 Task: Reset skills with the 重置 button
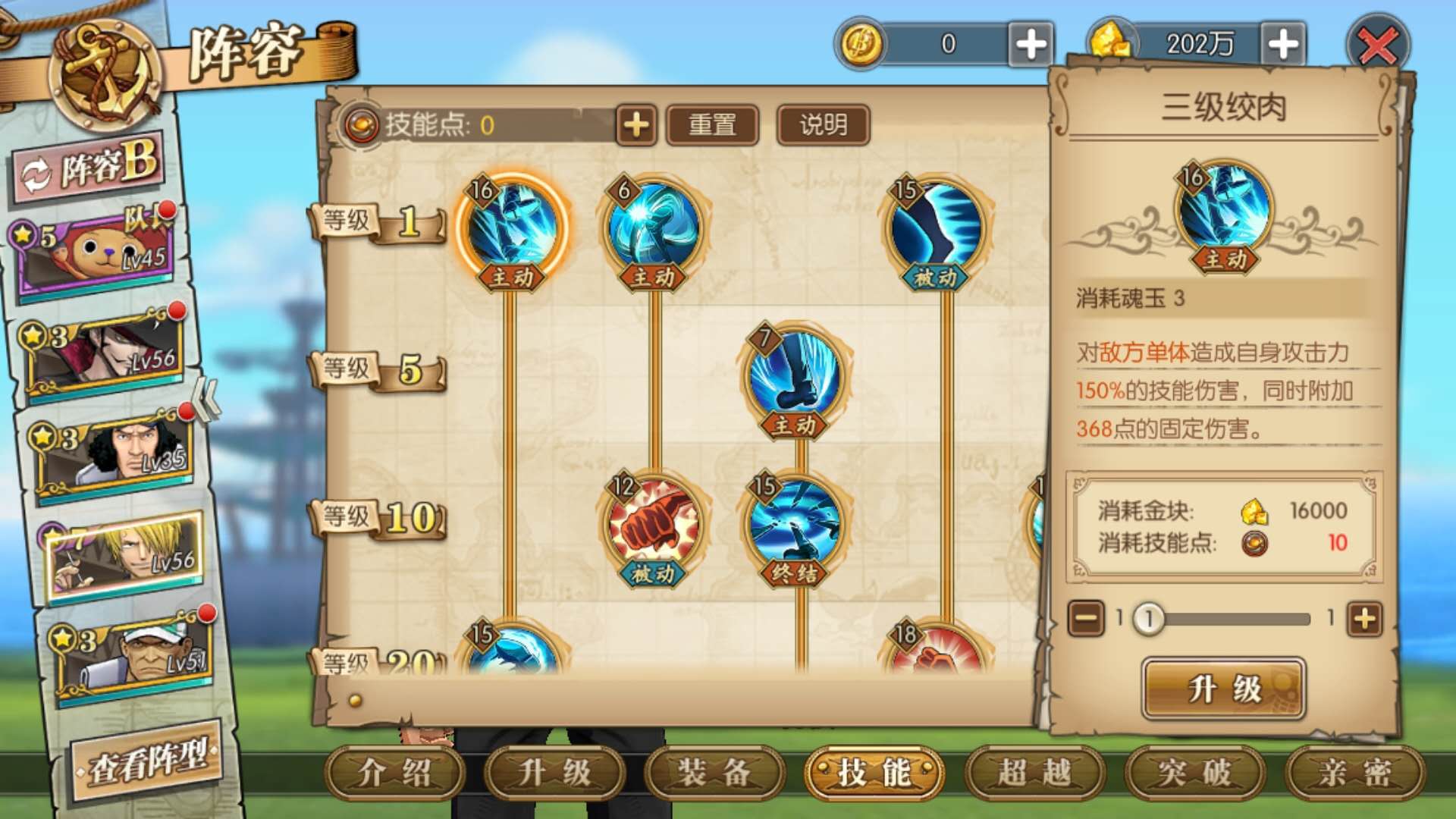pyautogui.click(x=712, y=125)
